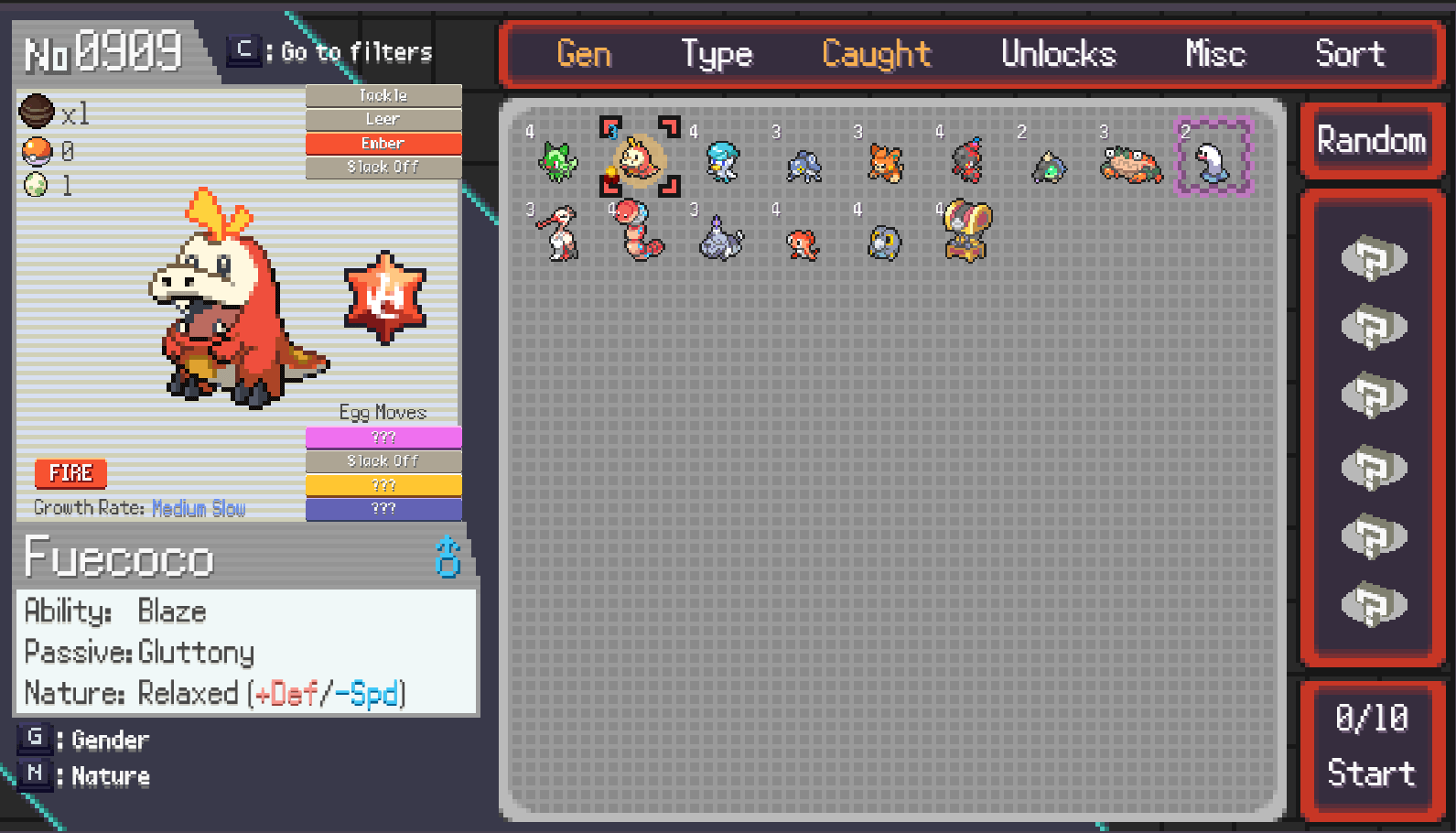Open the Caught filter dropdown
Image resolution: width=1456 pixels, height=833 pixels.
point(876,54)
